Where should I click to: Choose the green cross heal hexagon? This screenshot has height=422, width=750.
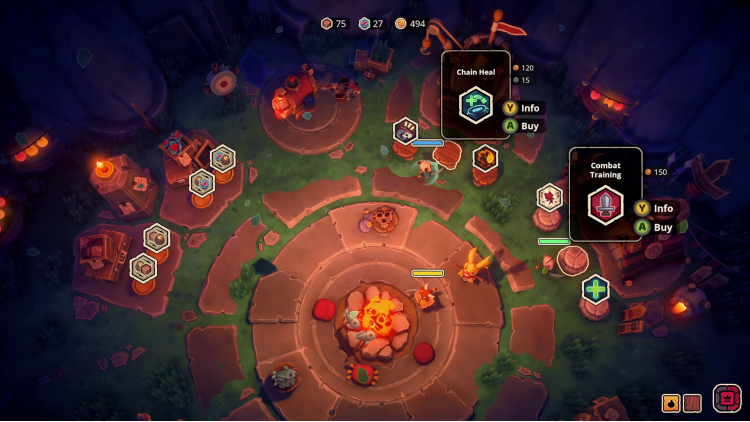coord(596,289)
